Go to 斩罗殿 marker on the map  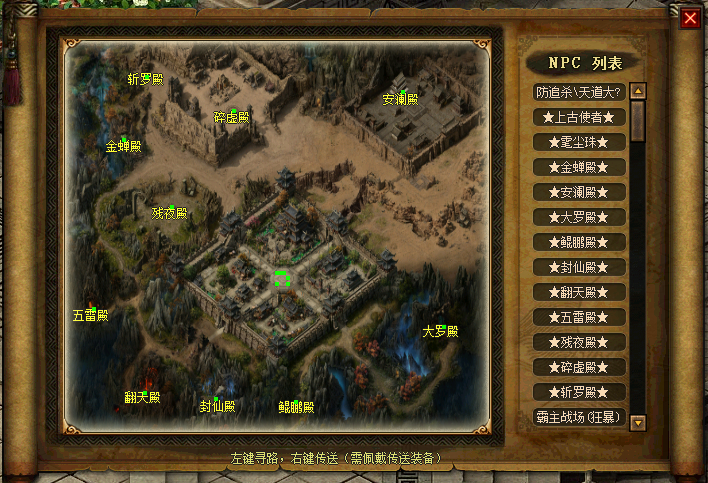pyautogui.click(x=146, y=78)
